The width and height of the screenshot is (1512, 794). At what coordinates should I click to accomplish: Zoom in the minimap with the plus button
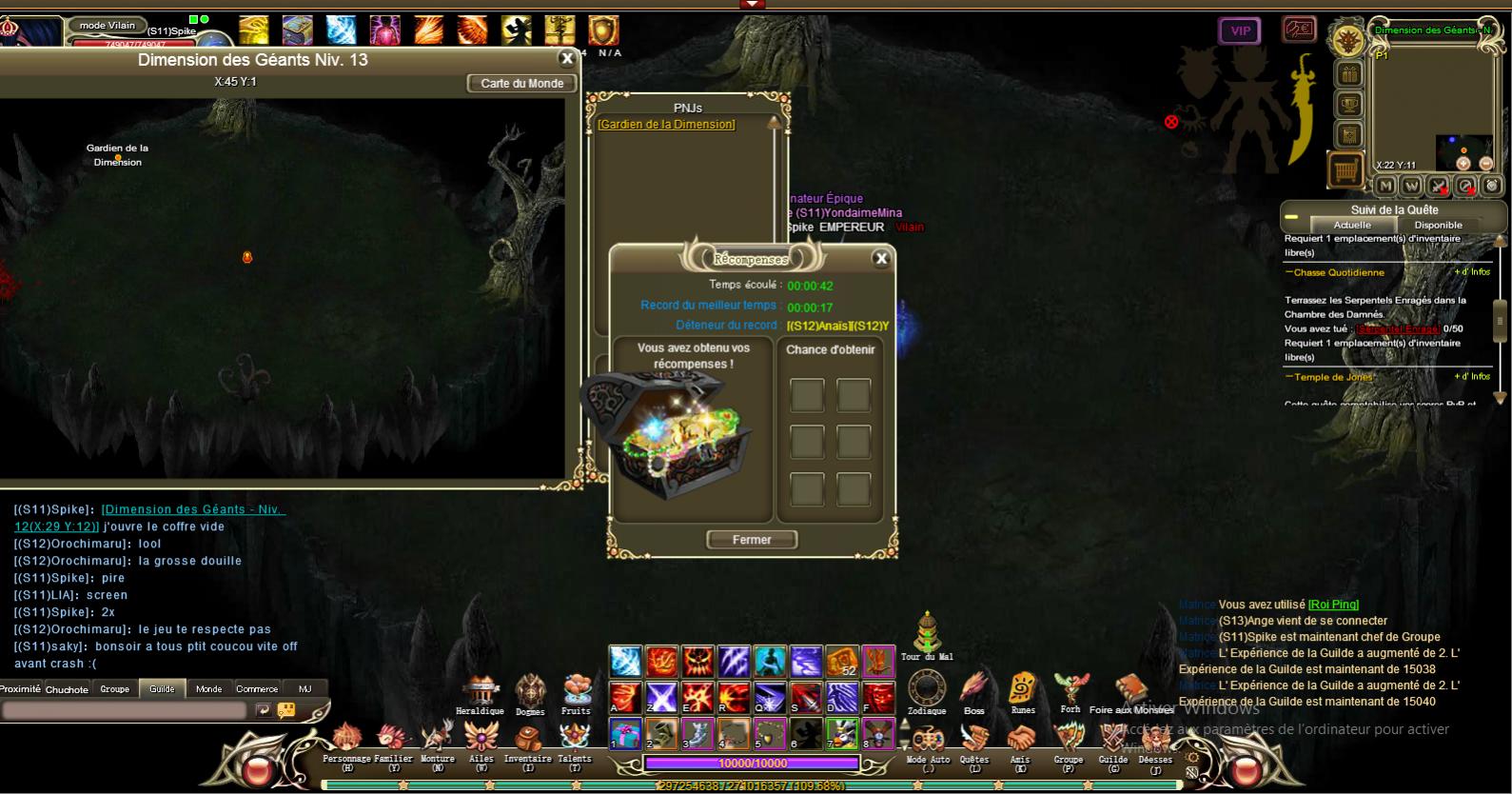pyautogui.click(x=1463, y=164)
